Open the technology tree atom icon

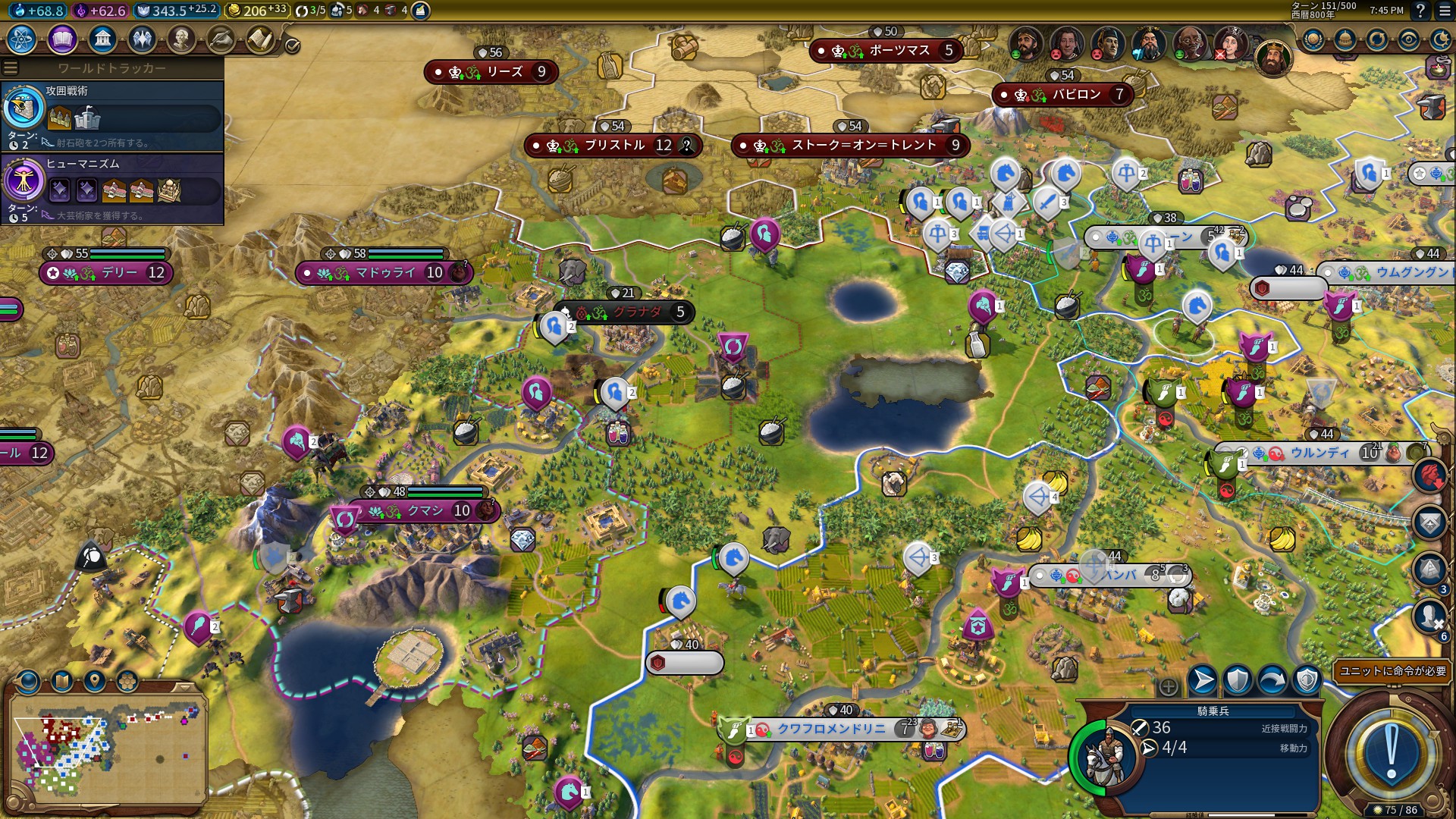click(x=22, y=39)
